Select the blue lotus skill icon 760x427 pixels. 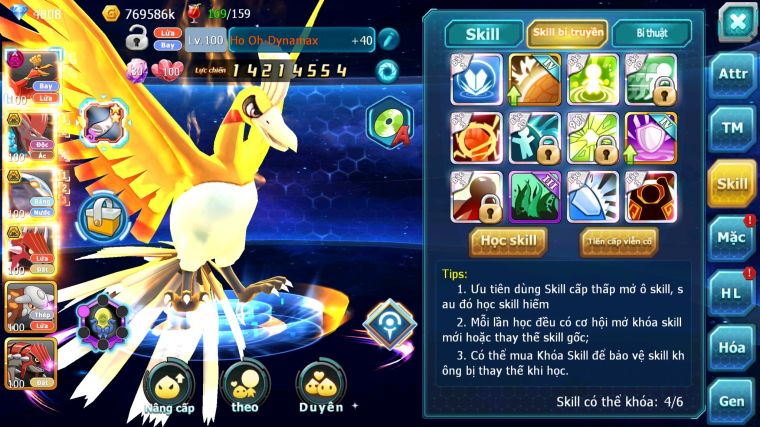tap(476, 79)
